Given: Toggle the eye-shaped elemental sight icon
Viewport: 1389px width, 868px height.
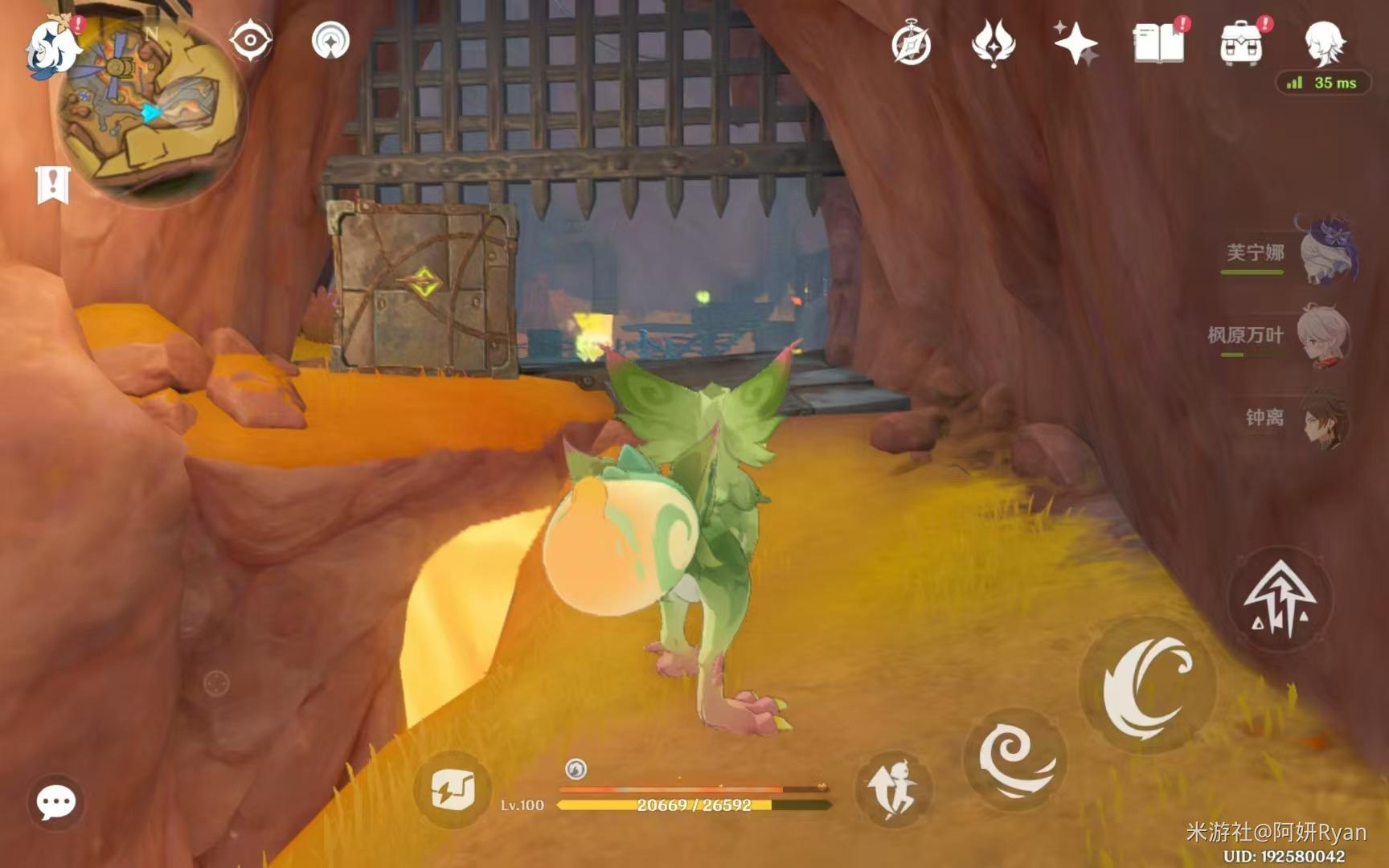Looking at the screenshot, I should click(250, 39).
